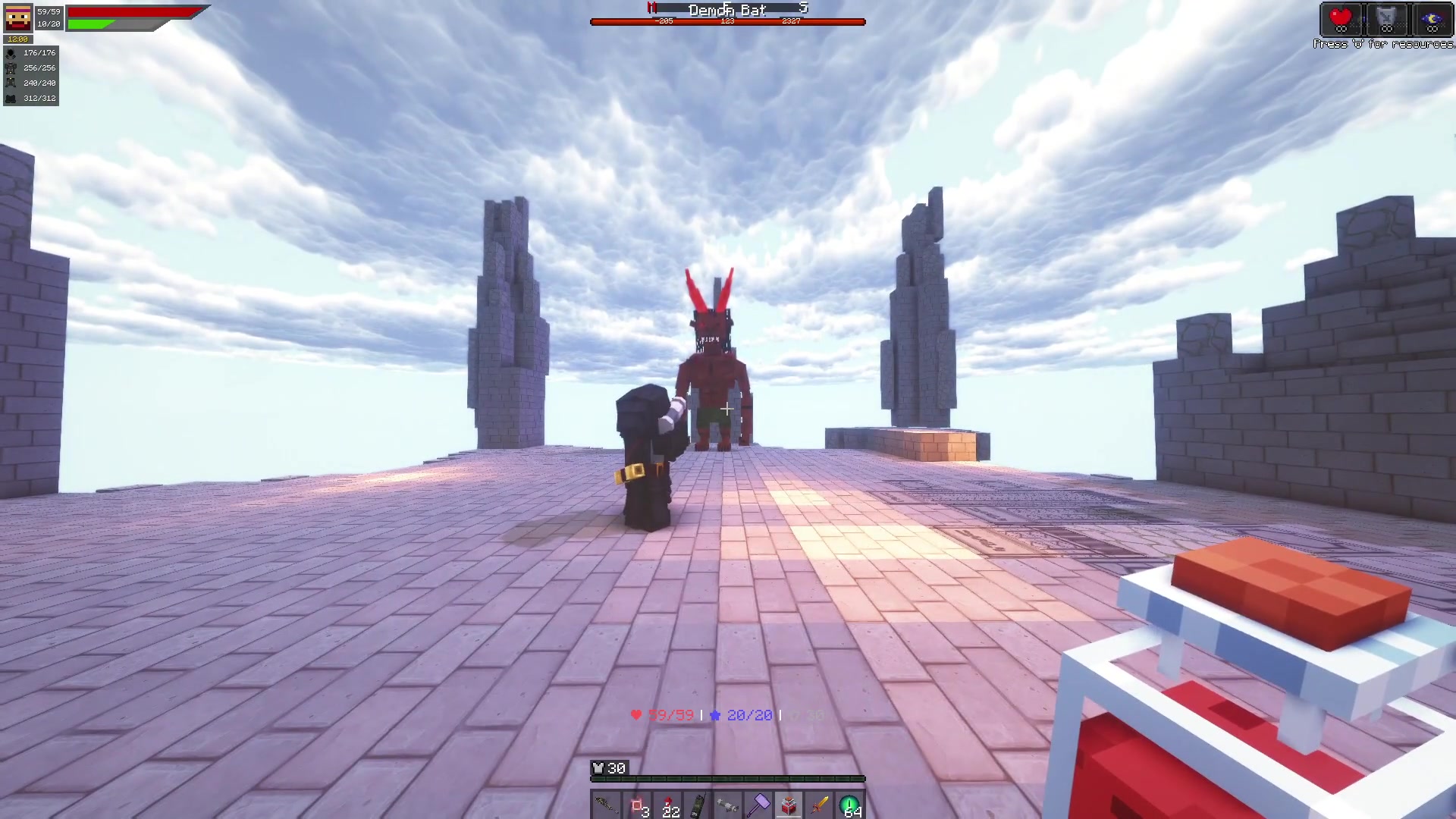Select the green orb stack of 64
The width and height of the screenshot is (1456, 819).
pyautogui.click(x=849, y=805)
